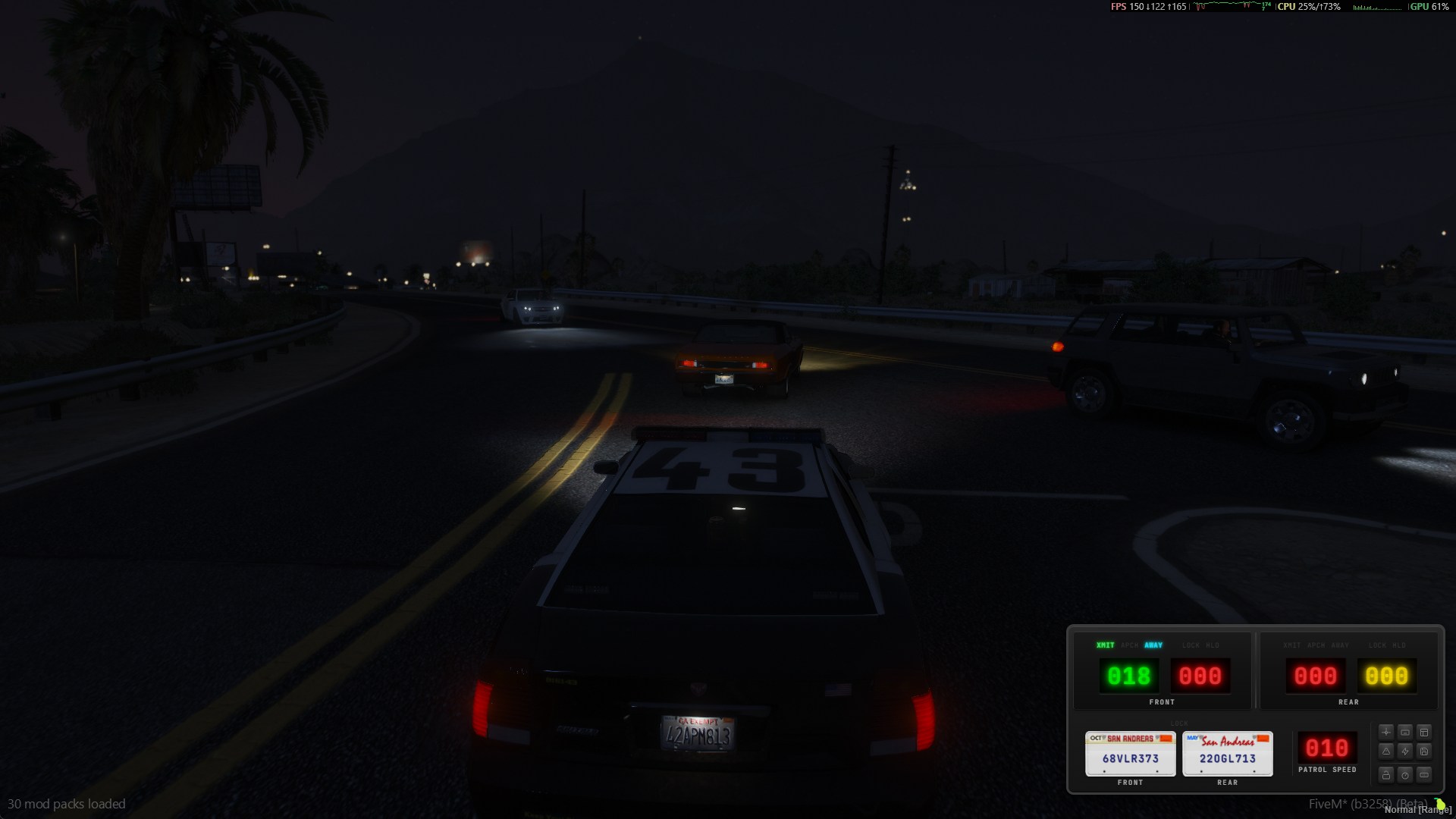This screenshot has width=1456, height=819.
Task: Click the floppy disk save icon on the radar
Action: pyautogui.click(x=1424, y=752)
